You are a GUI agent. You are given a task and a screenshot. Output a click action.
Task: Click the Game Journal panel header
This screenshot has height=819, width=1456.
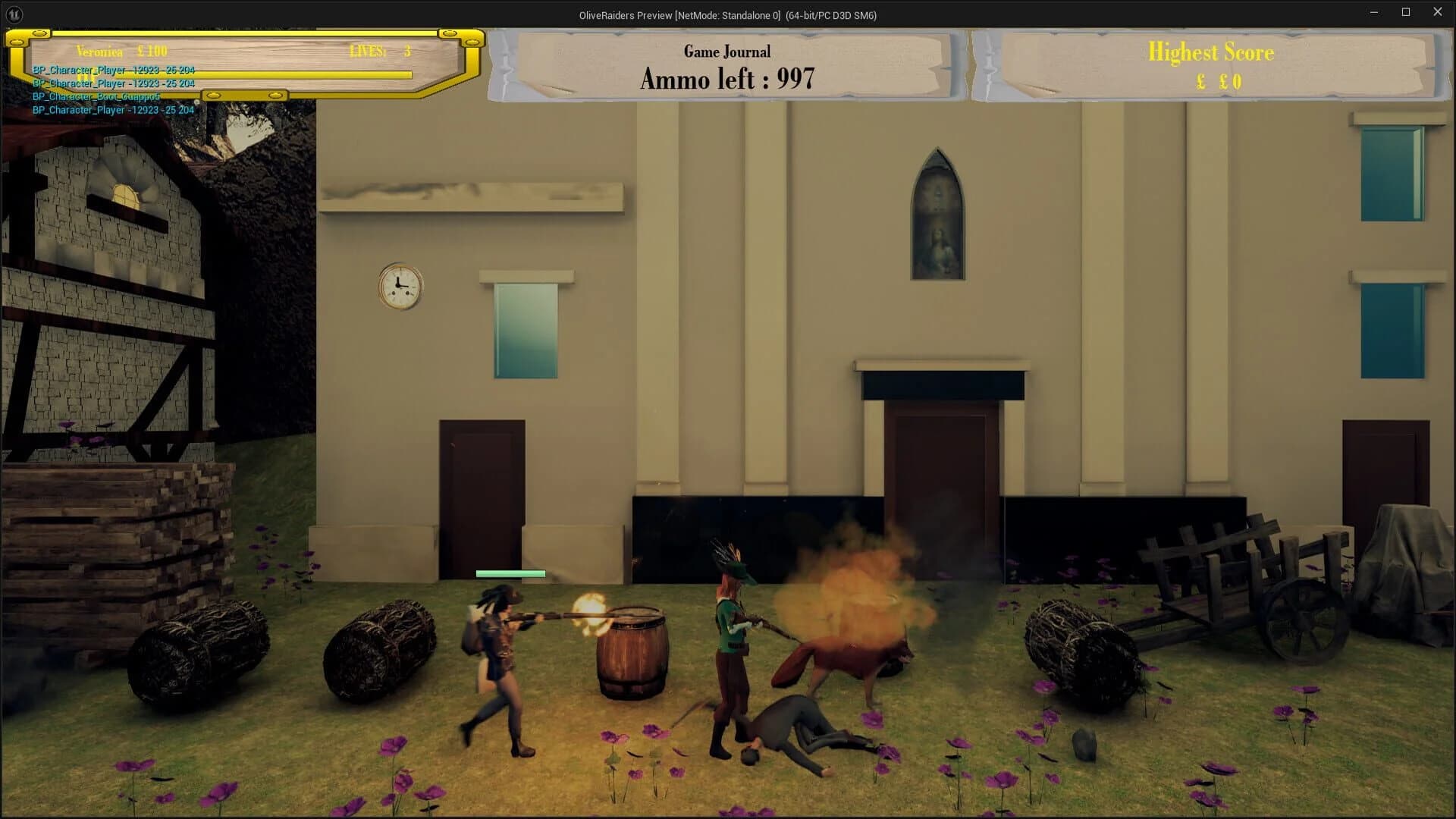(726, 51)
